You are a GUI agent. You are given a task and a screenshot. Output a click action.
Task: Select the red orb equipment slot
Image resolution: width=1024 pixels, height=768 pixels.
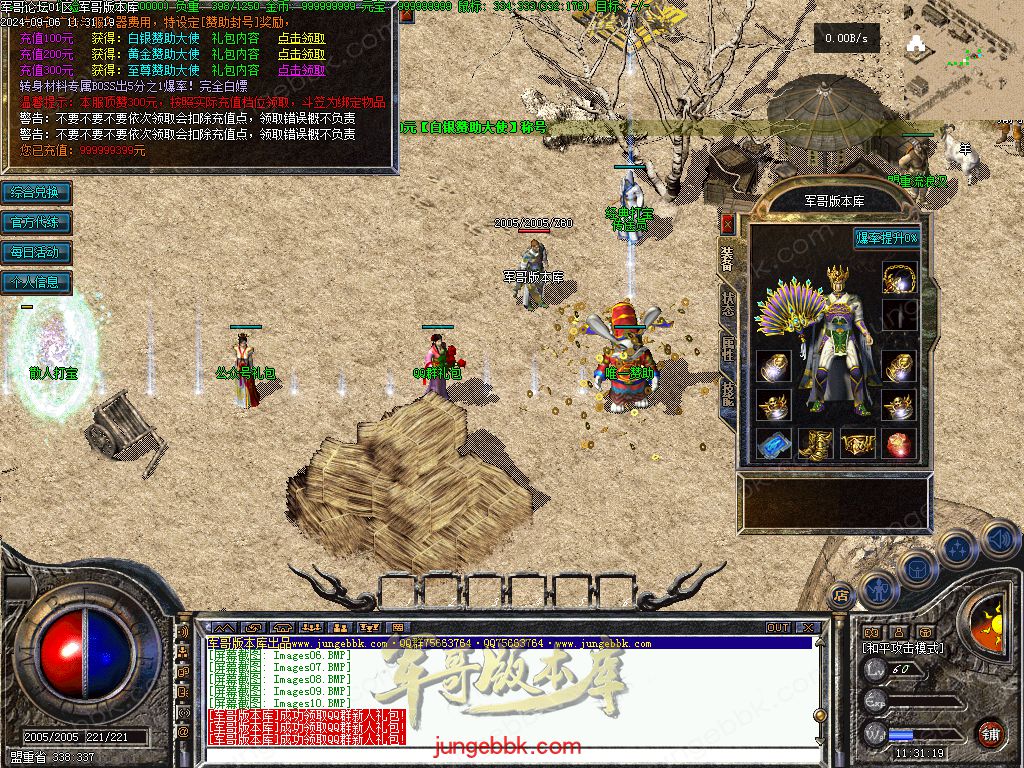tap(898, 443)
